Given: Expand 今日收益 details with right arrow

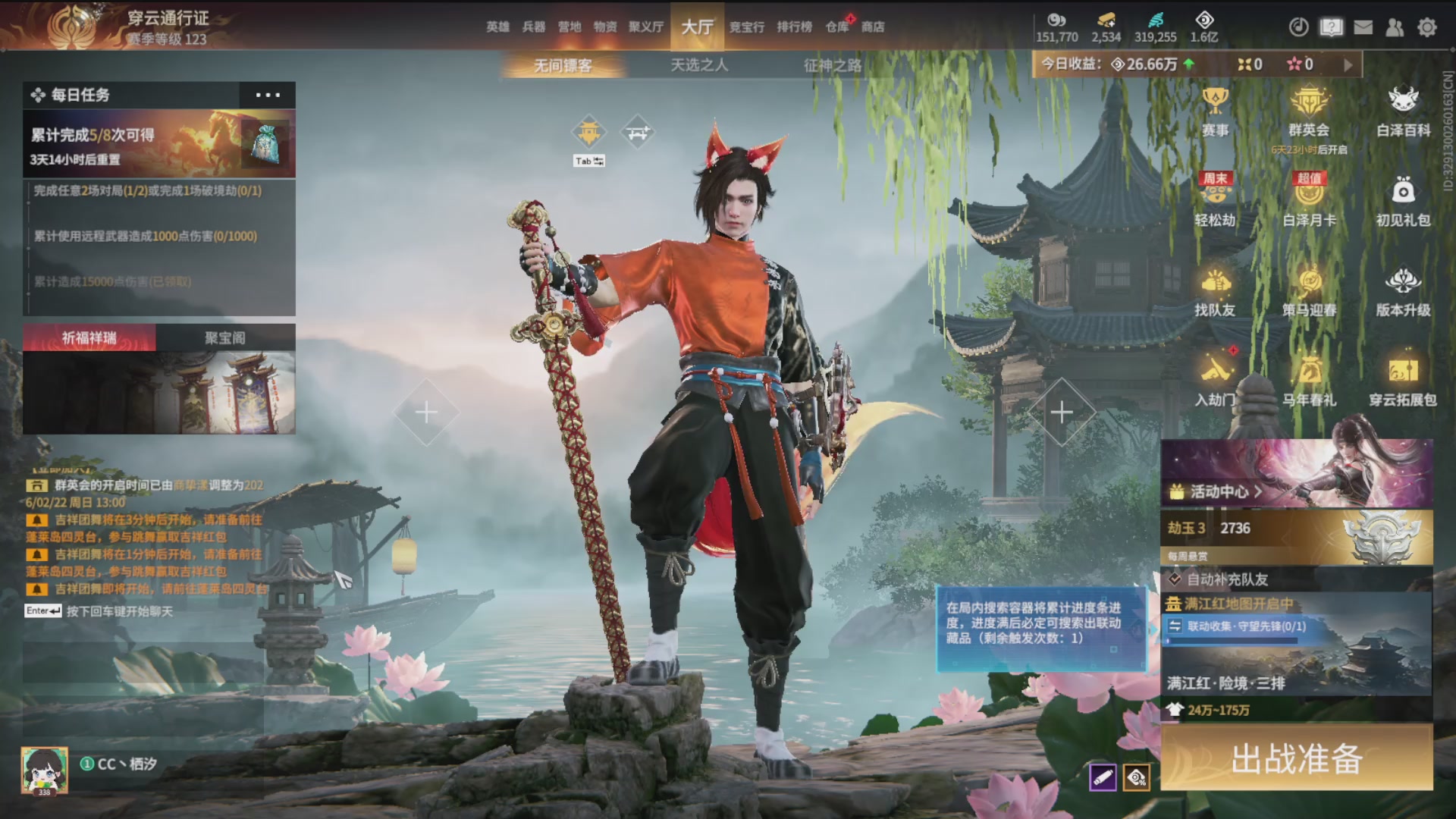Looking at the screenshot, I should (x=1348, y=65).
